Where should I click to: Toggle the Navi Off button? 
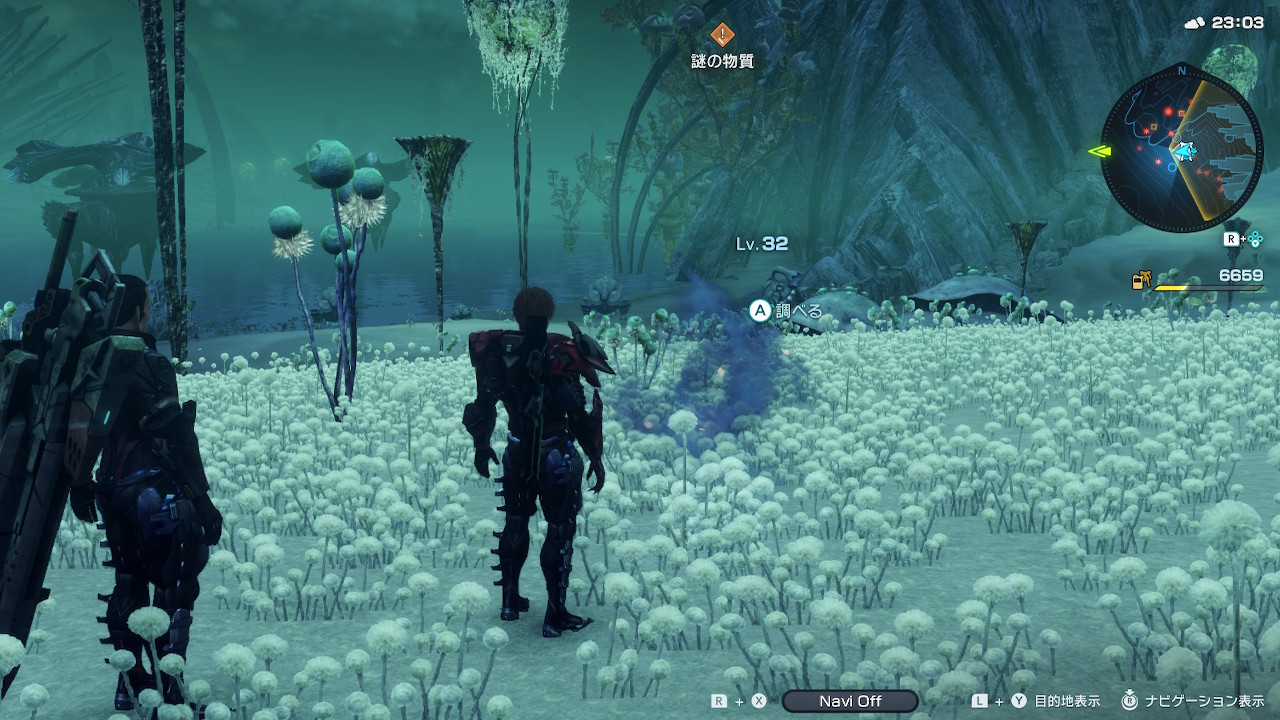tap(849, 701)
